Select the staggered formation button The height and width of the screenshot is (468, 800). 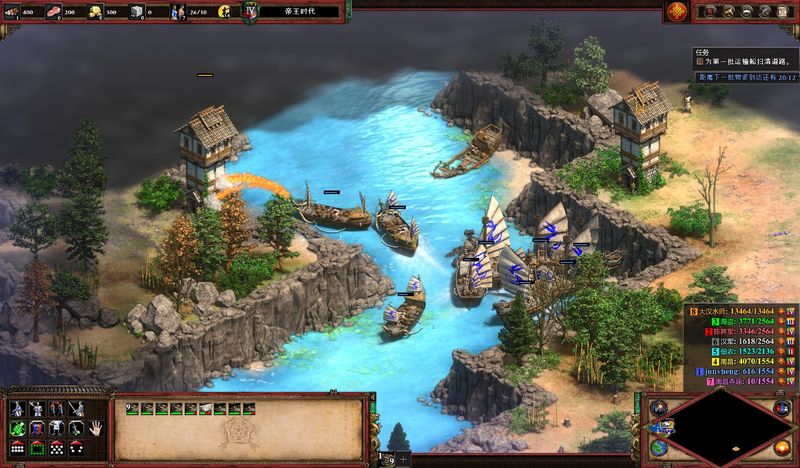[x=57, y=447]
